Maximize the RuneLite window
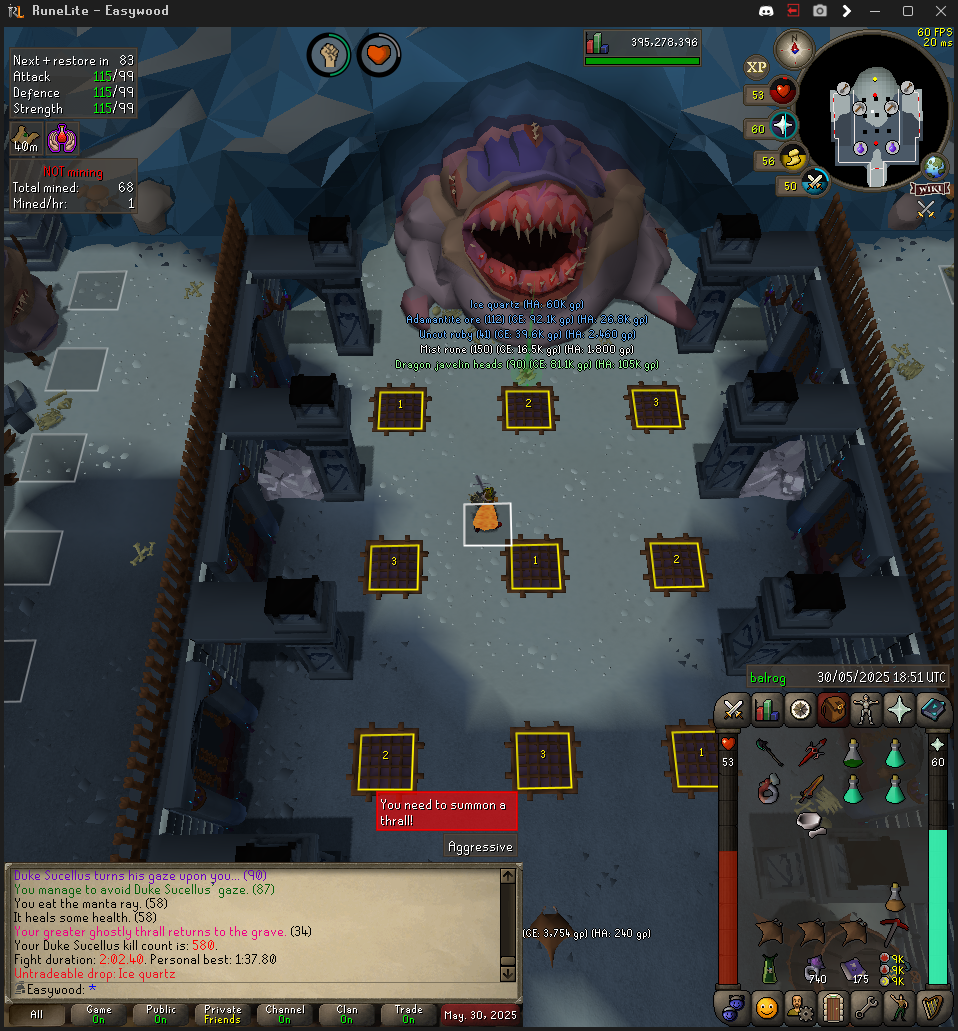This screenshot has height=1031, width=958. point(908,11)
